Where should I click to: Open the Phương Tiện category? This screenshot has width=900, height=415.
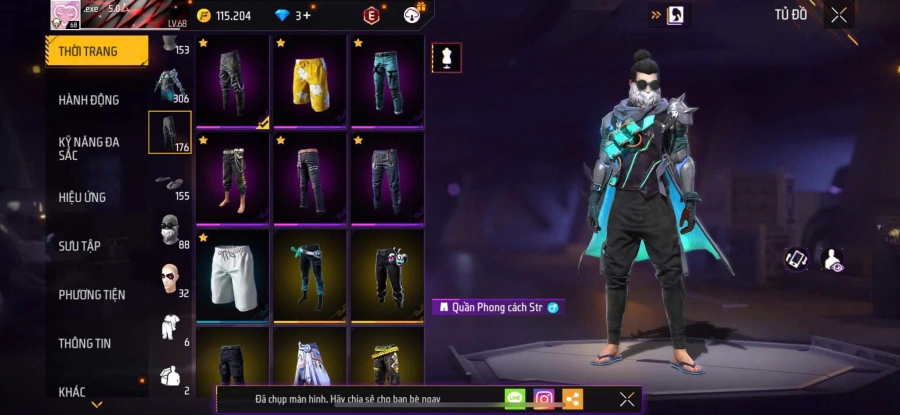pos(92,294)
